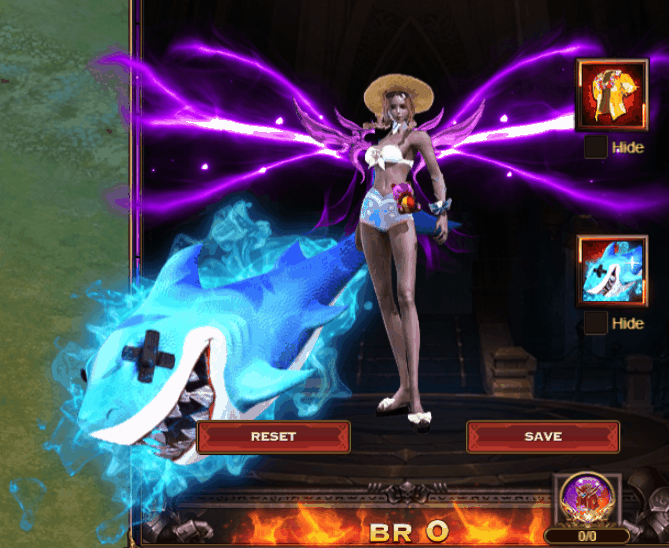Screen dimensions: 669x548
Task: Open the round purple emblem icon
Action: [587, 500]
